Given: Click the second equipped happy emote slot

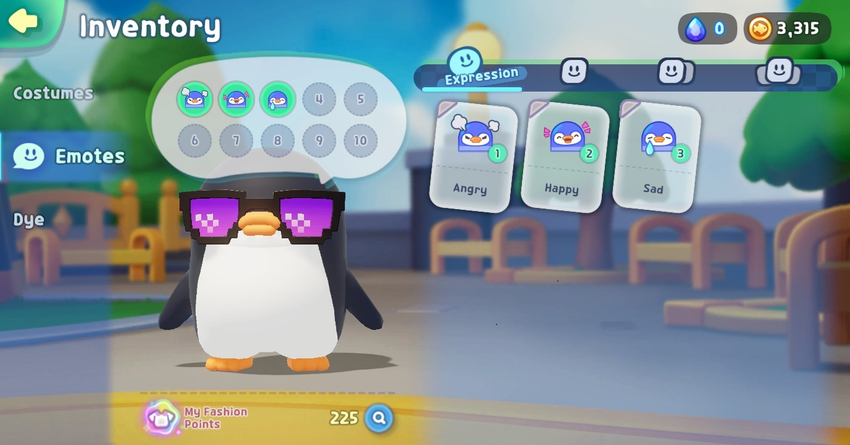Looking at the screenshot, I should pyautogui.click(x=236, y=99).
